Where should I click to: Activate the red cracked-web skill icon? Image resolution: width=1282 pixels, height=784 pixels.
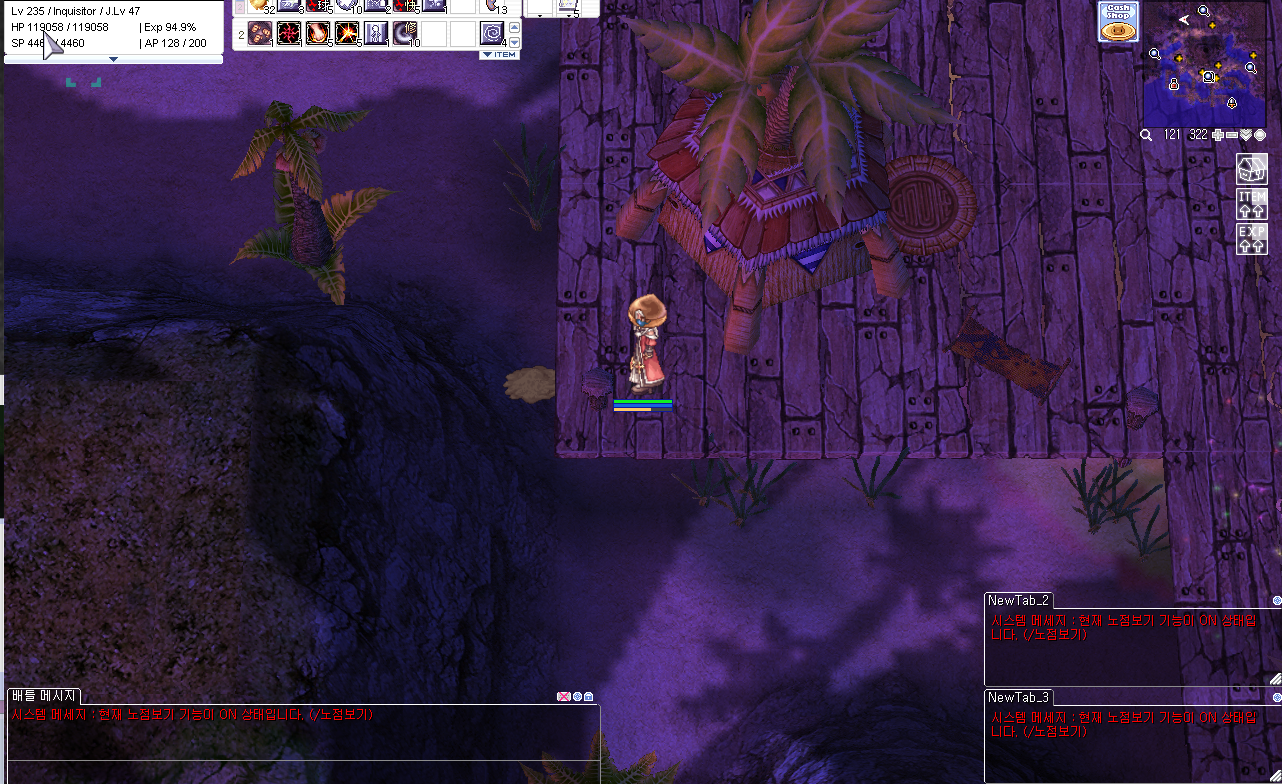point(289,34)
